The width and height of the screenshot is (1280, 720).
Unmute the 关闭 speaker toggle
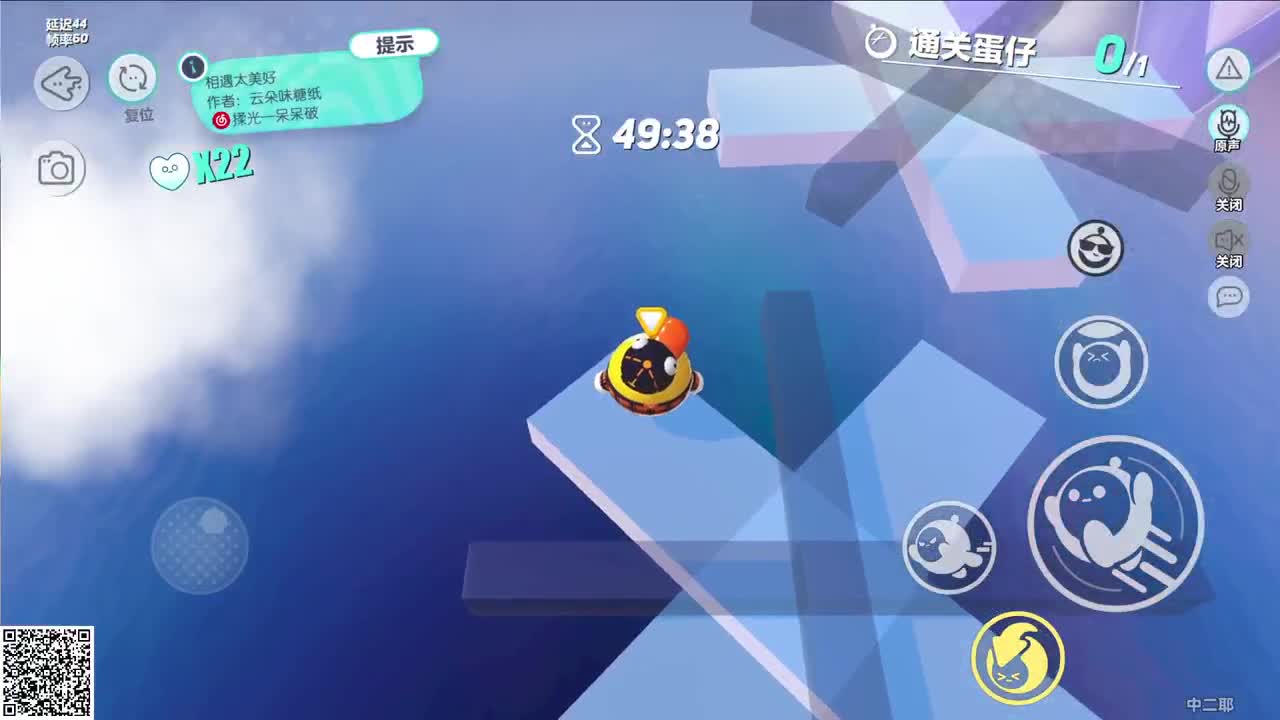click(1228, 240)
